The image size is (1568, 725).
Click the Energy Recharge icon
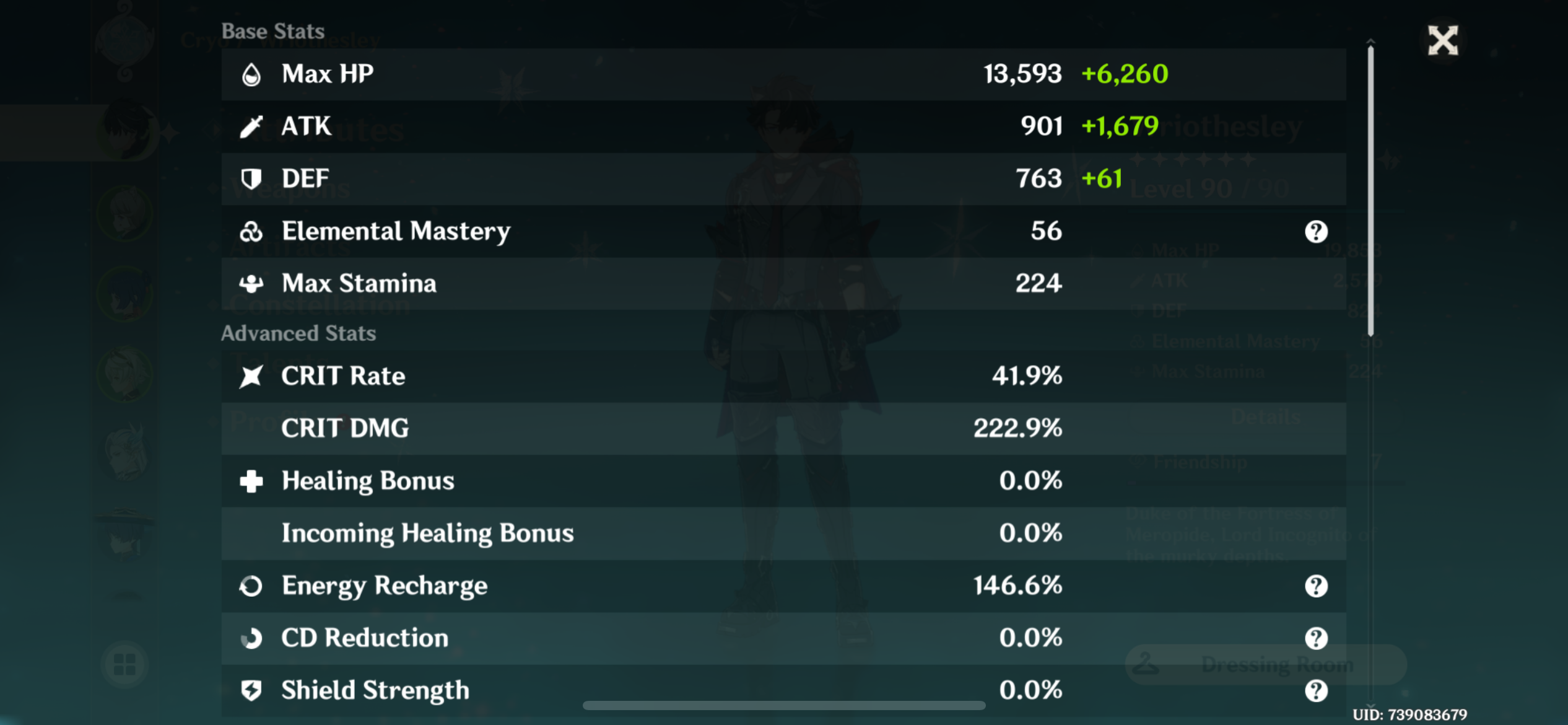coord(252,585)
